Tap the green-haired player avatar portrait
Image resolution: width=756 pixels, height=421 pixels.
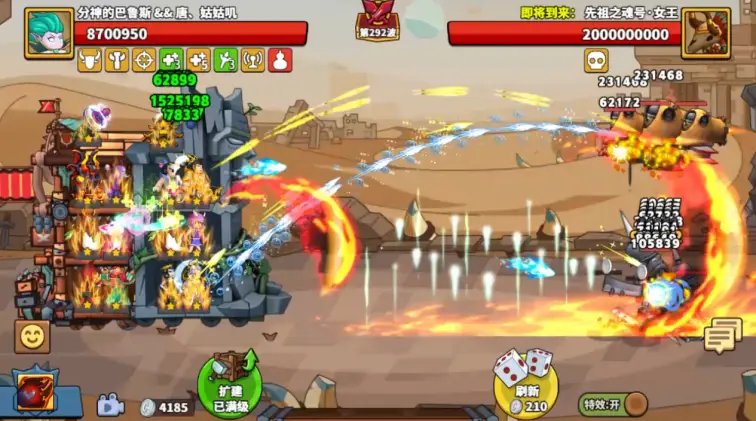tap(49, 33)
